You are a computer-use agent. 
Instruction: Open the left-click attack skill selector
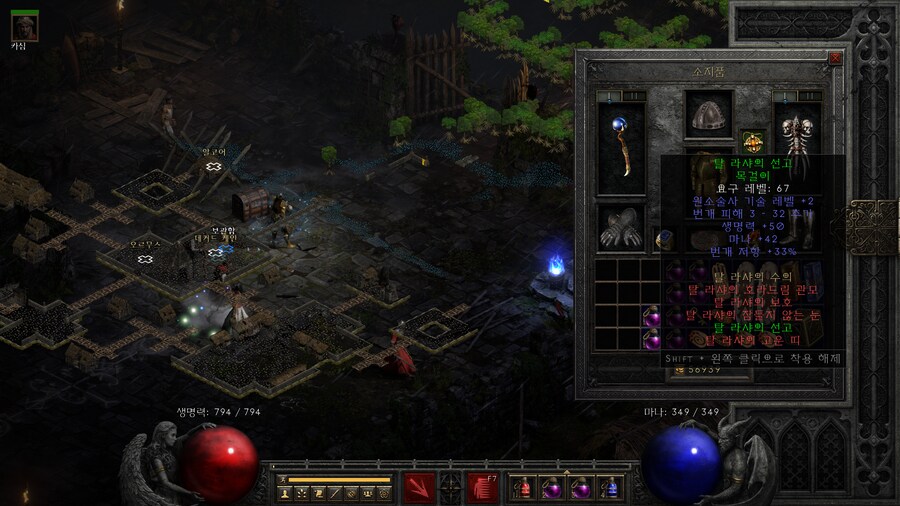[418, 487]
